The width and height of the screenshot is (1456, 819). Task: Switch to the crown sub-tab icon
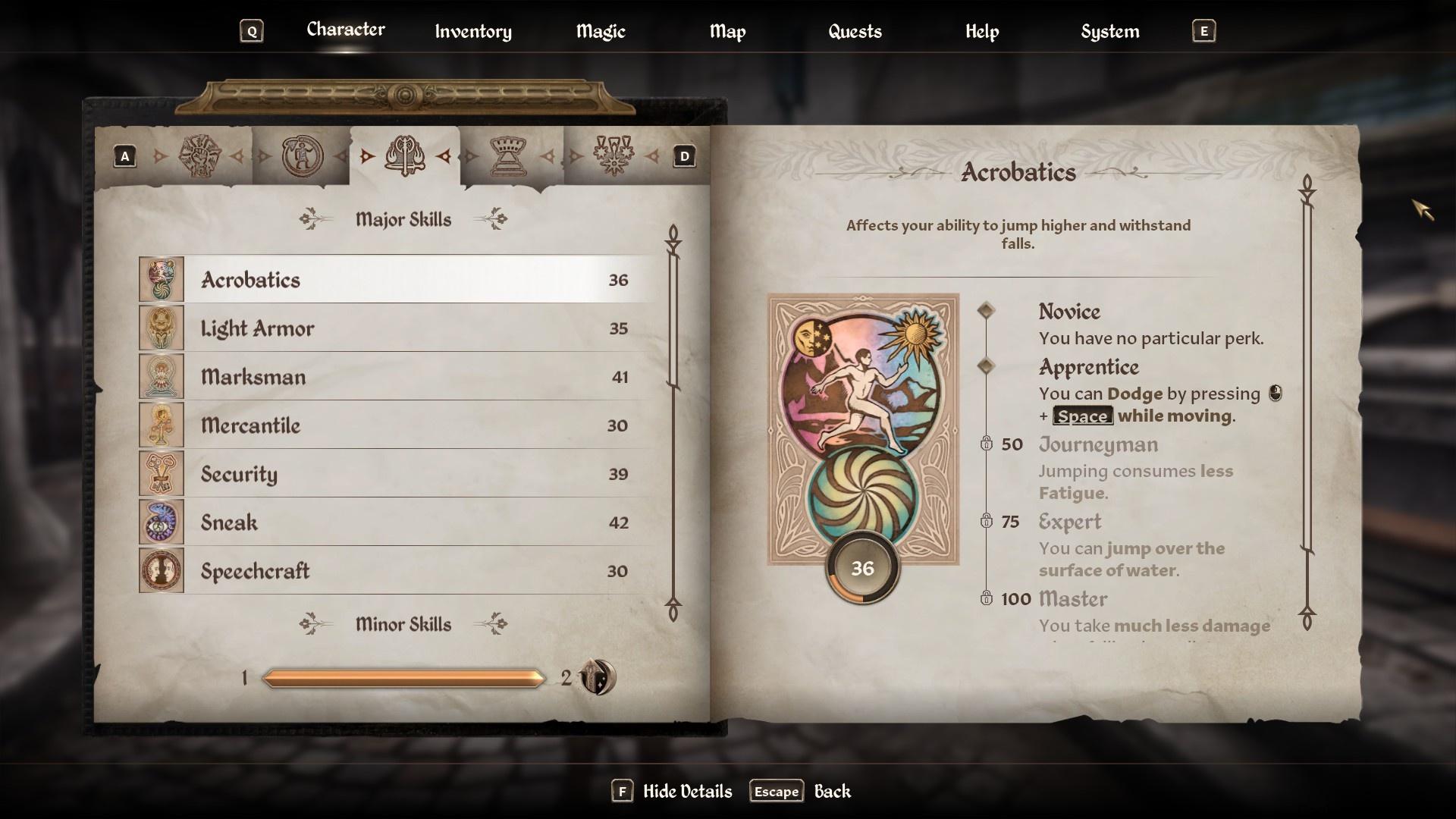pyautogui.click(x=509, y=156)
